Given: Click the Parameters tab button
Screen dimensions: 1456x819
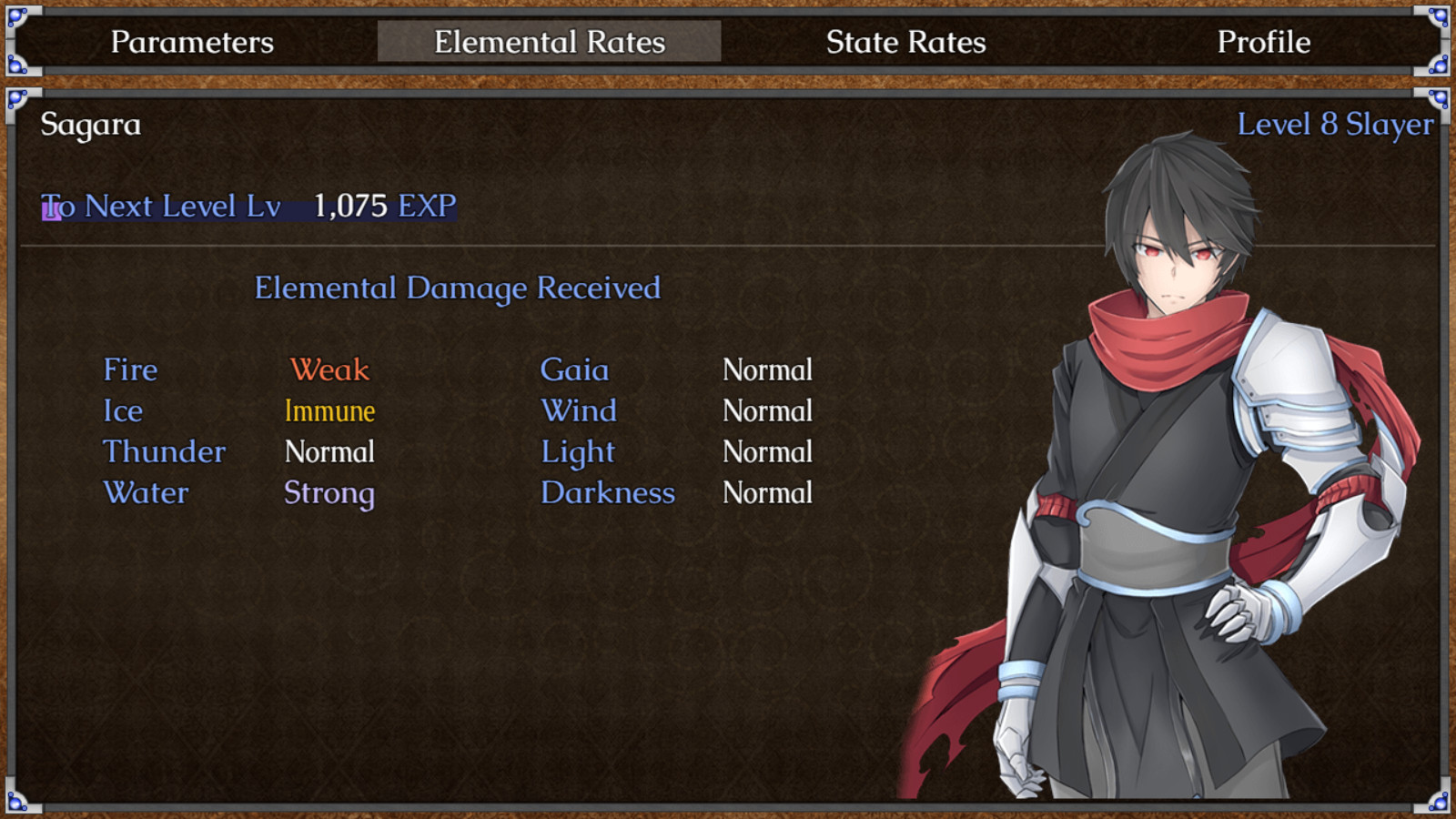Looking at the screenshot, I should pos(192,42).
